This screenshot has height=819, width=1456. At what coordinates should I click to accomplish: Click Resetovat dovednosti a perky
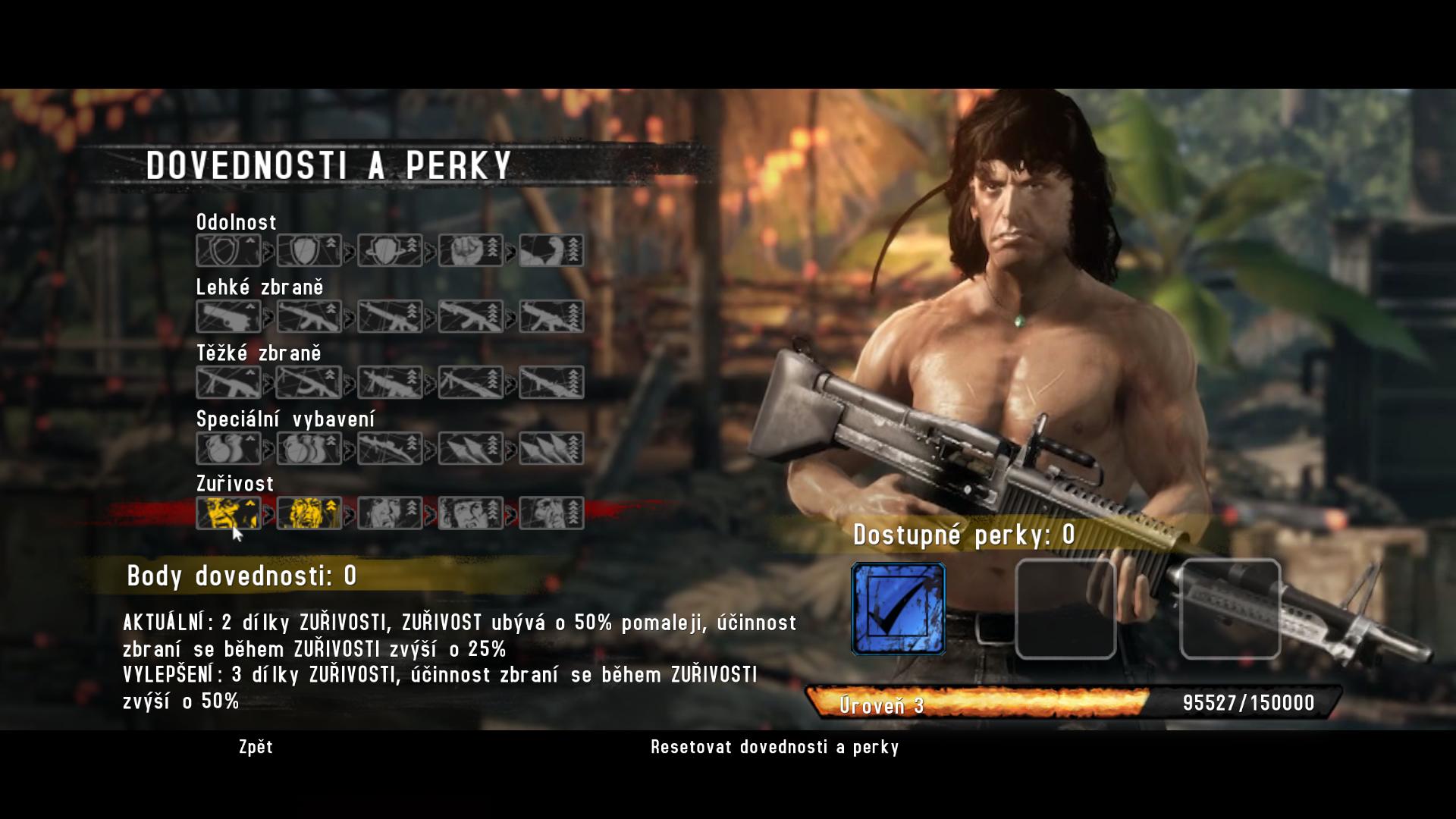pyautogui.click(x=773, y=748)
